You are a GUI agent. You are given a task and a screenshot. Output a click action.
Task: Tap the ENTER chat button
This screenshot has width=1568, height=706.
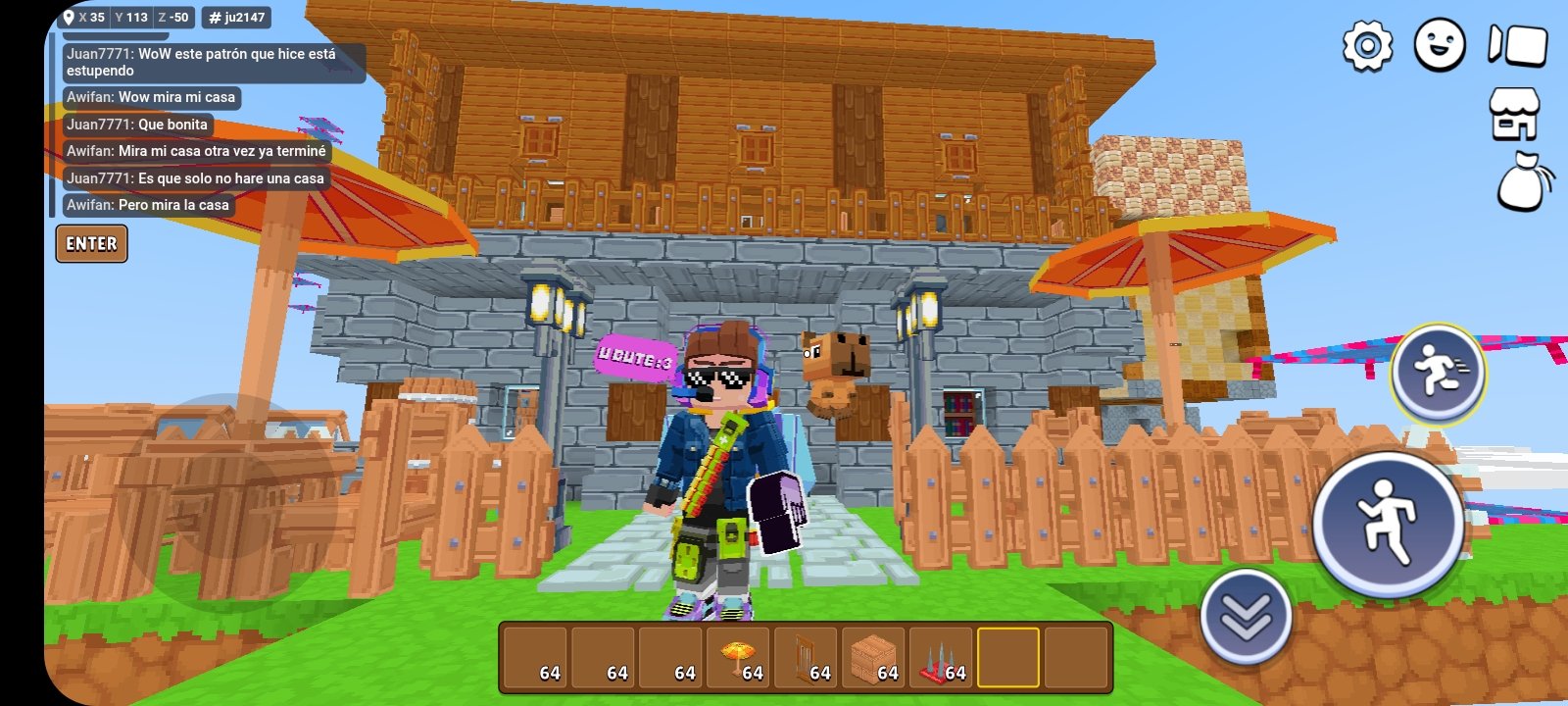(91, 244)
